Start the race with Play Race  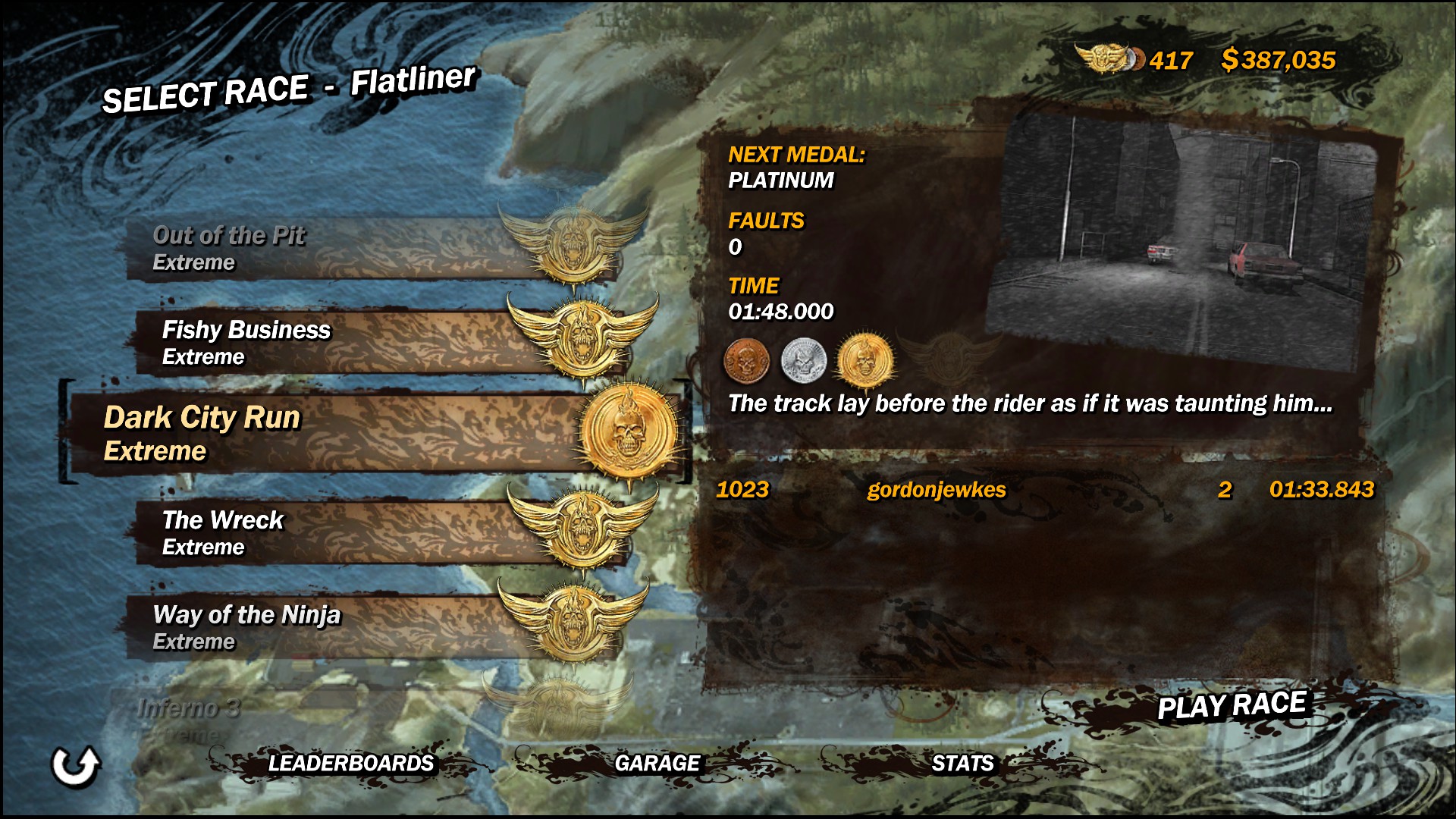coord(1231,707)
